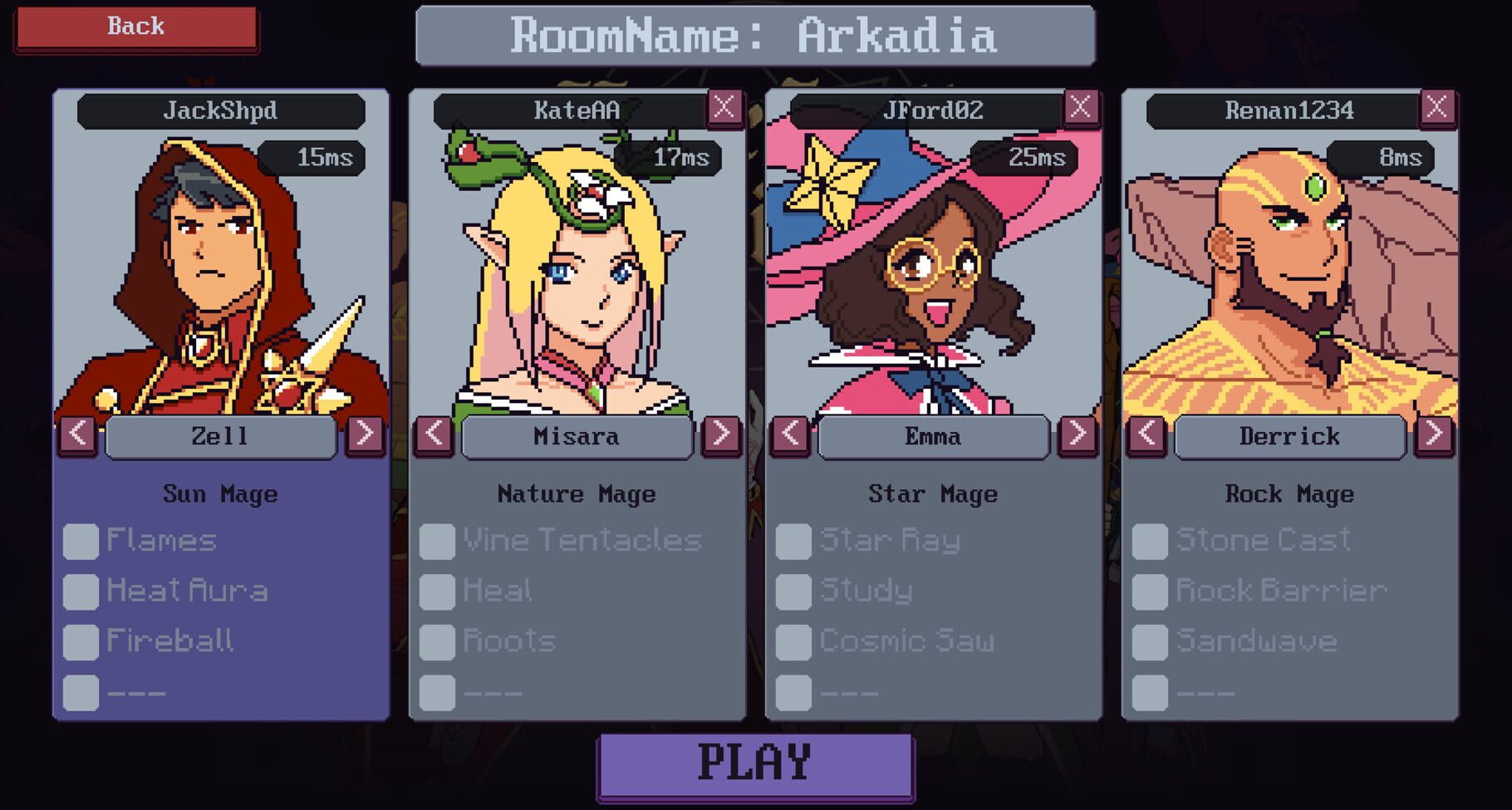This screenshot has width=1512, height=810.
Task: Select the next character arrow for Misara
Action: pos(721,435)
